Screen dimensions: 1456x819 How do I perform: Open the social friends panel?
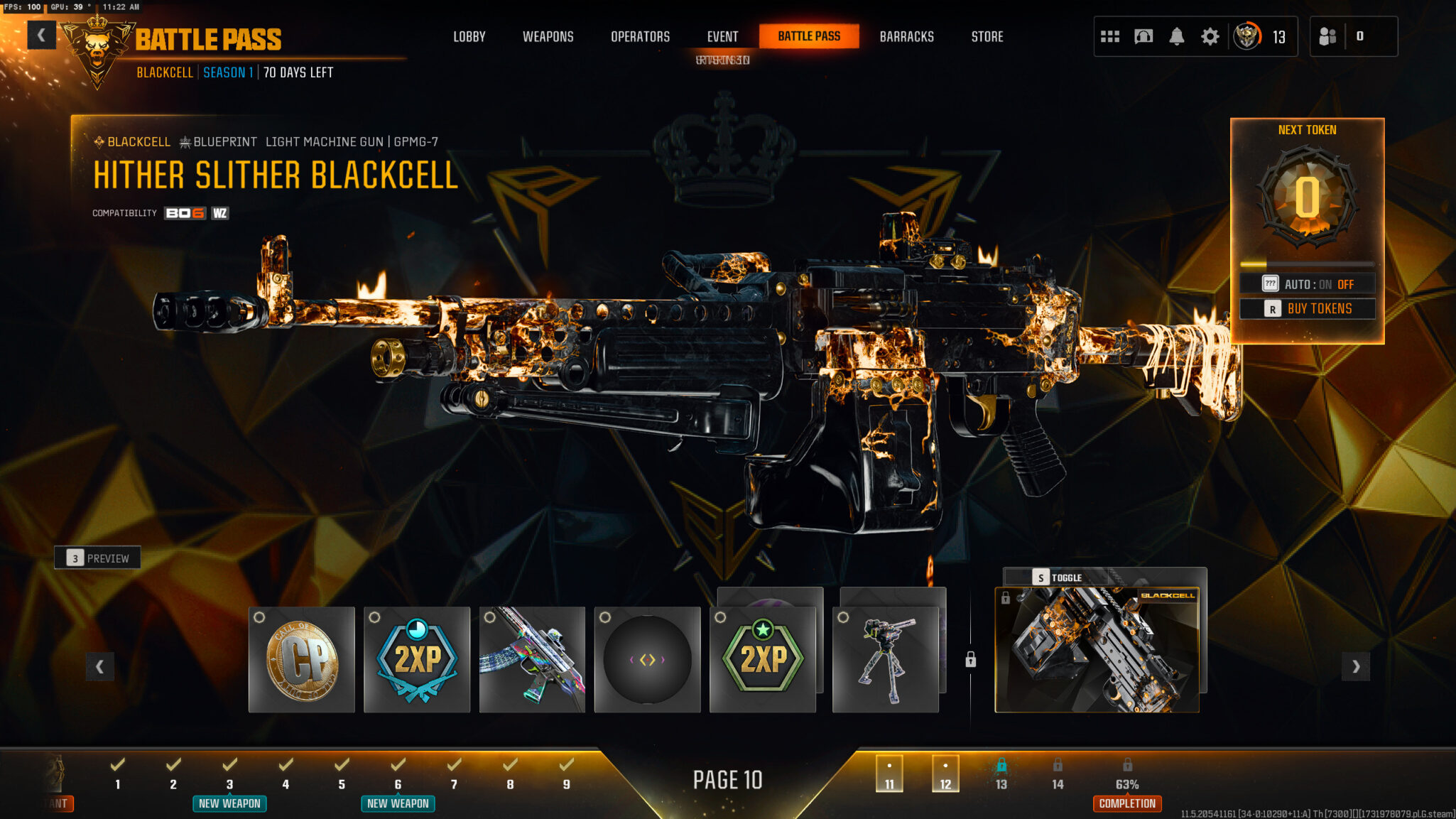1327,36
